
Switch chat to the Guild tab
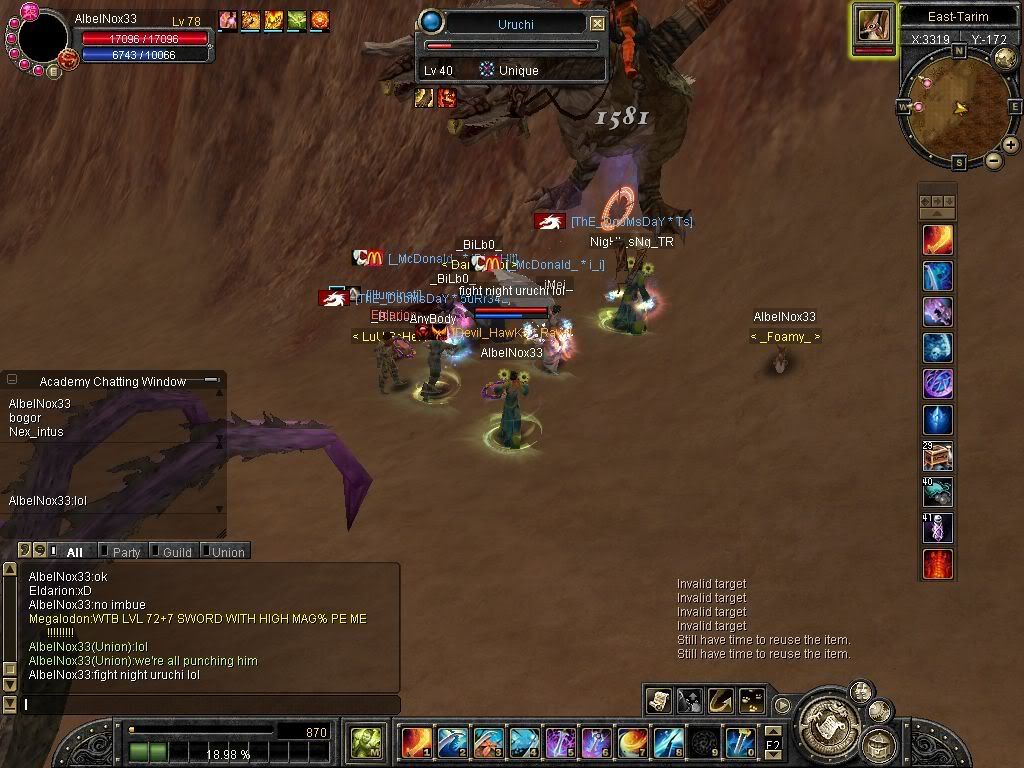pos(175,551)
